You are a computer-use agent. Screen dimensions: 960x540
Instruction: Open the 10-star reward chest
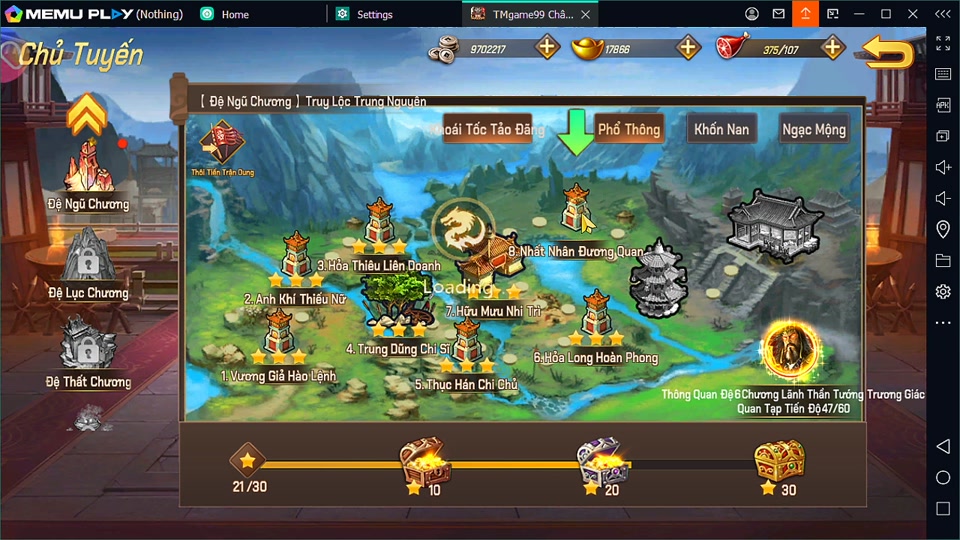424,462
